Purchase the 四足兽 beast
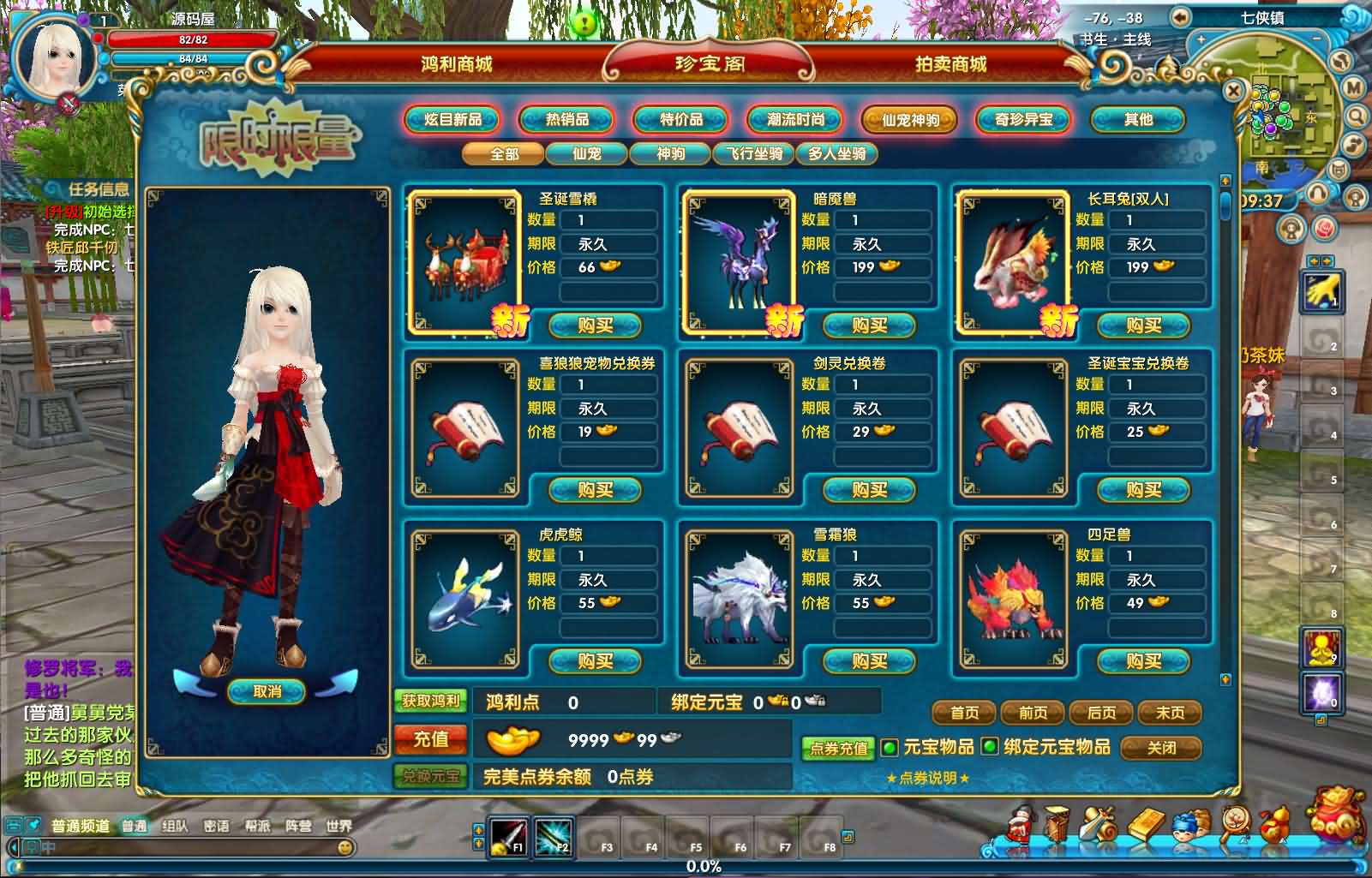Viewport: 1372px width, 878px height. 1143,661
